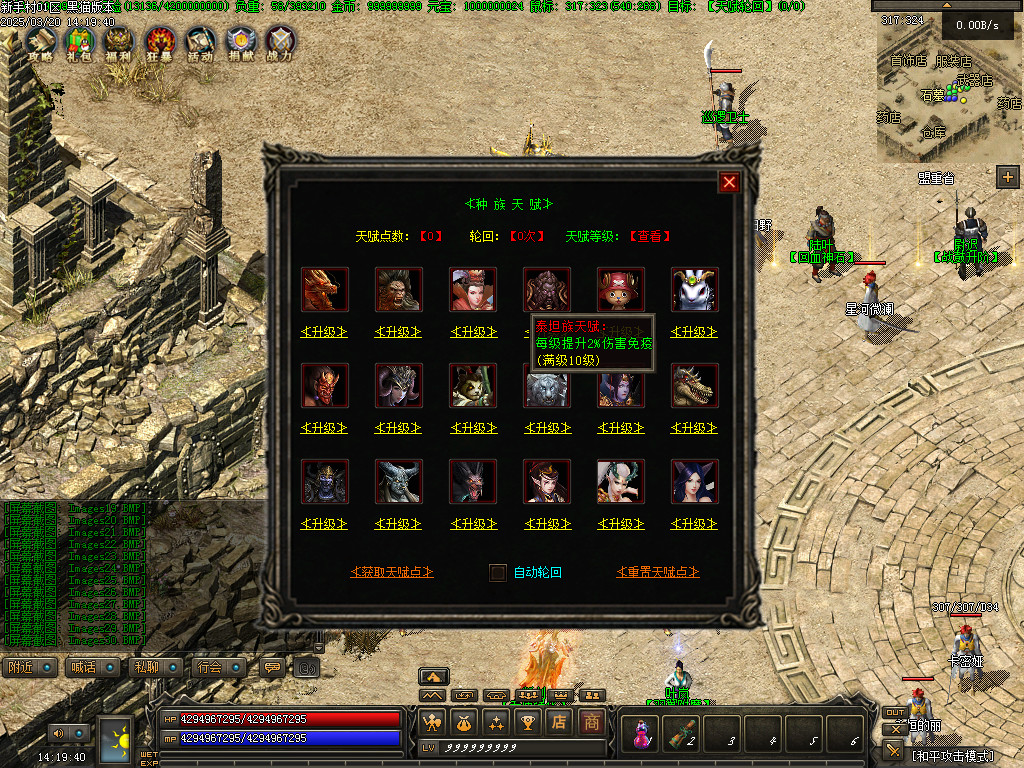Choose the Chopper reindeer race portrait
The height and width of the screenshot is (768, 1024).
[x=621, y=290]
